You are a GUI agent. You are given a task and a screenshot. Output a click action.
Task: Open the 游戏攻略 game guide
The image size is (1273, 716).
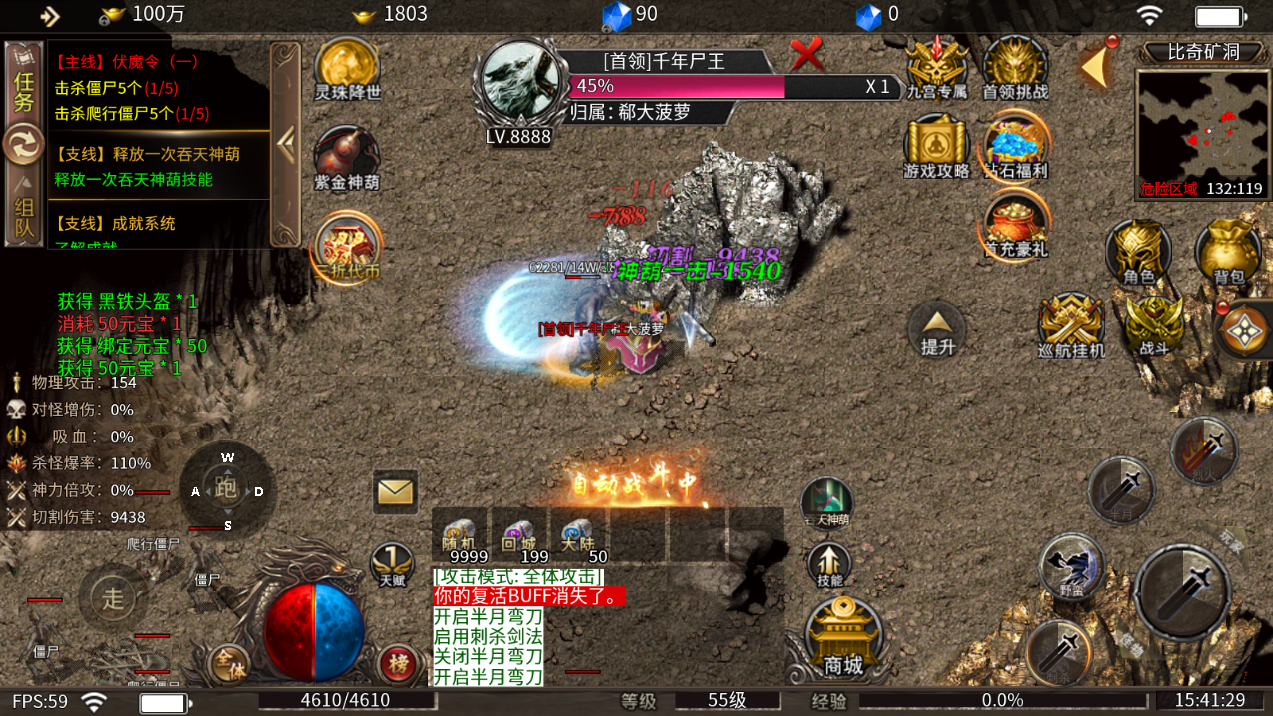click(936, 146)
